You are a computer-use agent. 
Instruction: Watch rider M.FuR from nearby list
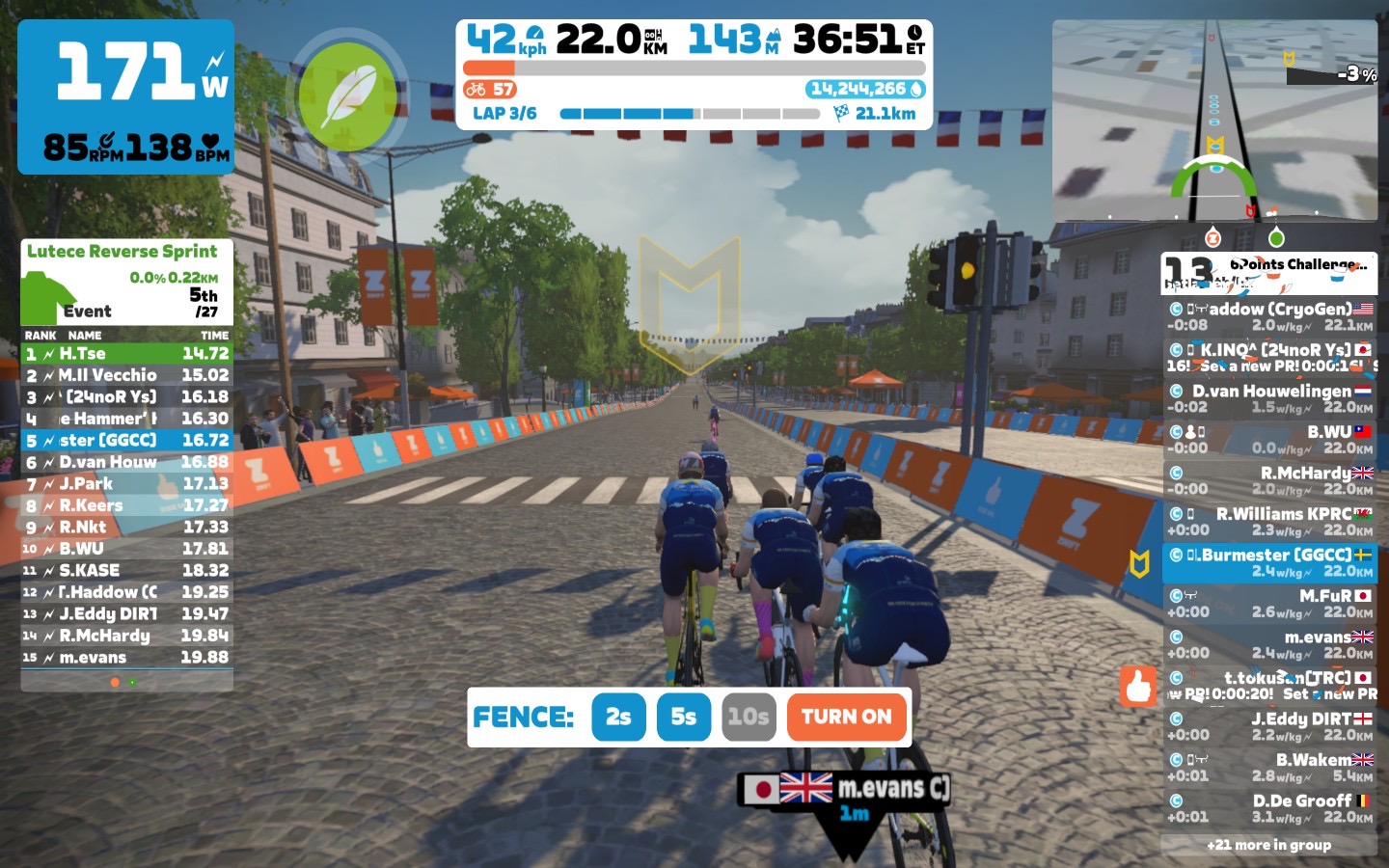point(1269,603)
